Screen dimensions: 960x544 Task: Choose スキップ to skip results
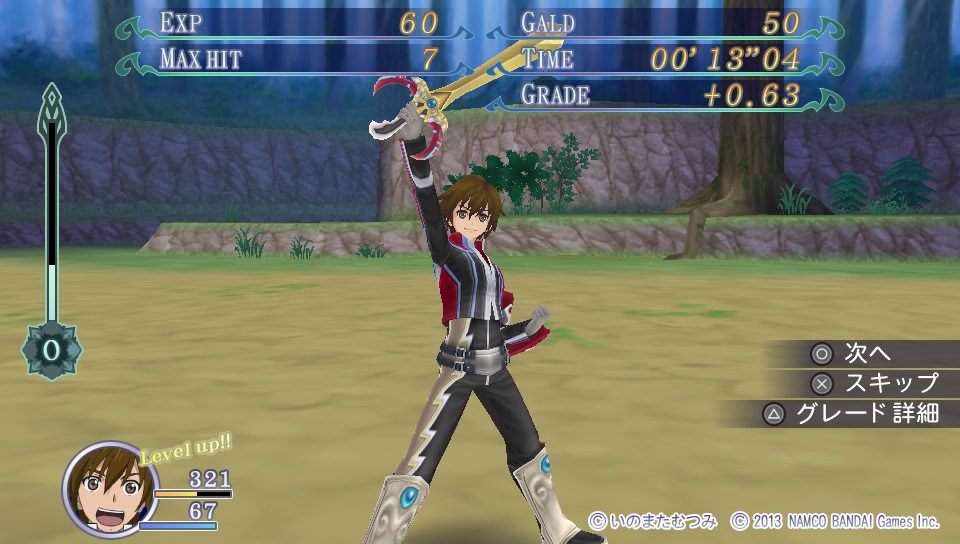click(876, 383)
